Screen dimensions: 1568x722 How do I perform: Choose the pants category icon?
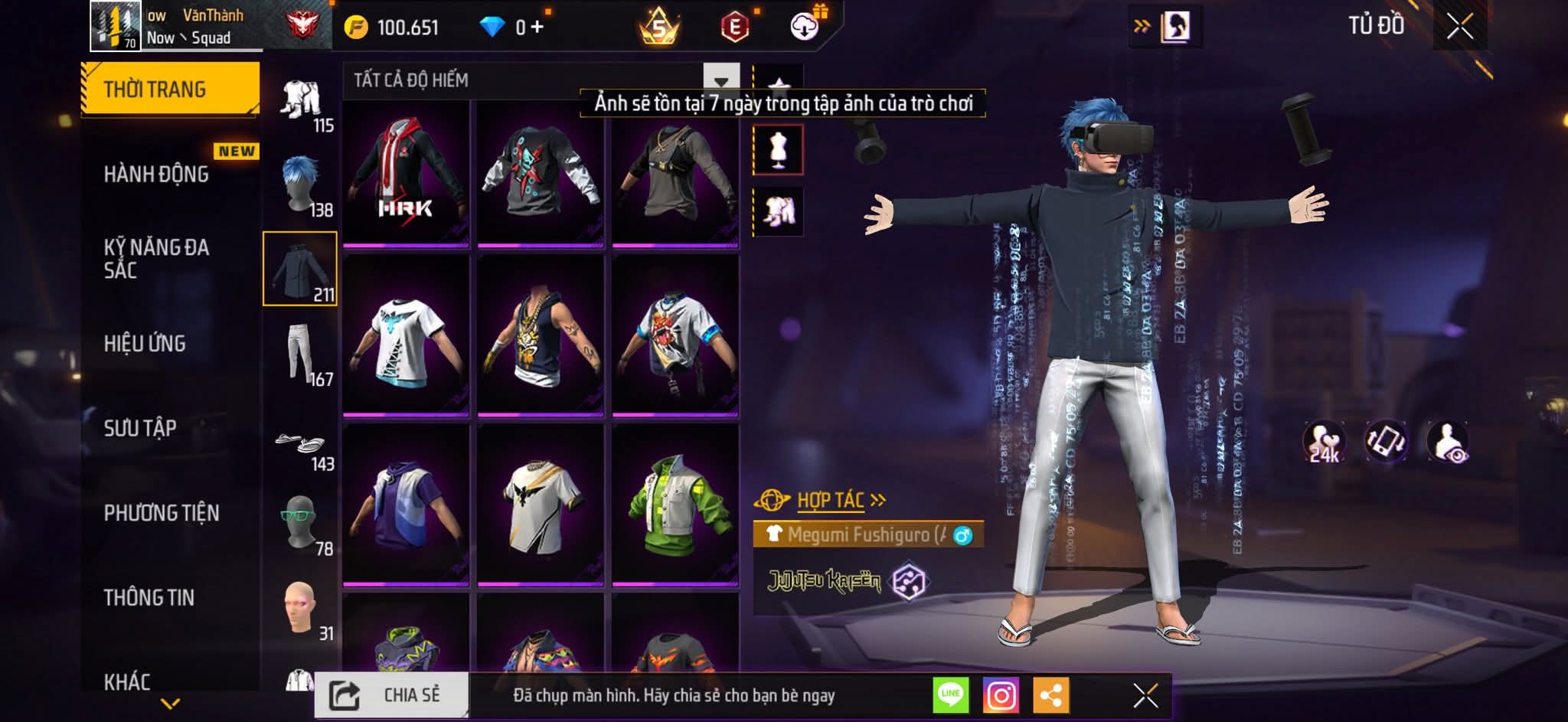pos(300,353)
